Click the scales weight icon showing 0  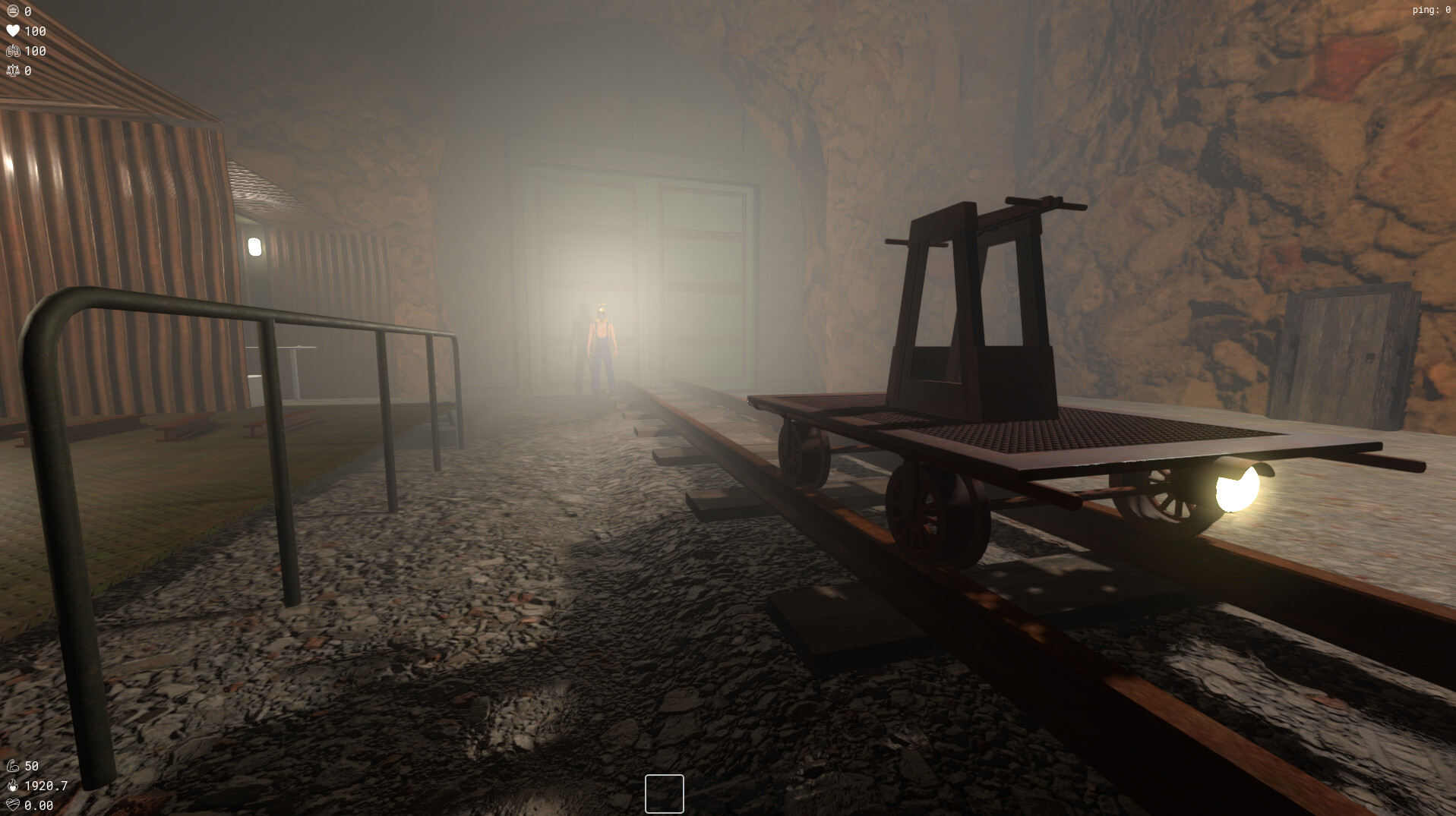(14, 71)
